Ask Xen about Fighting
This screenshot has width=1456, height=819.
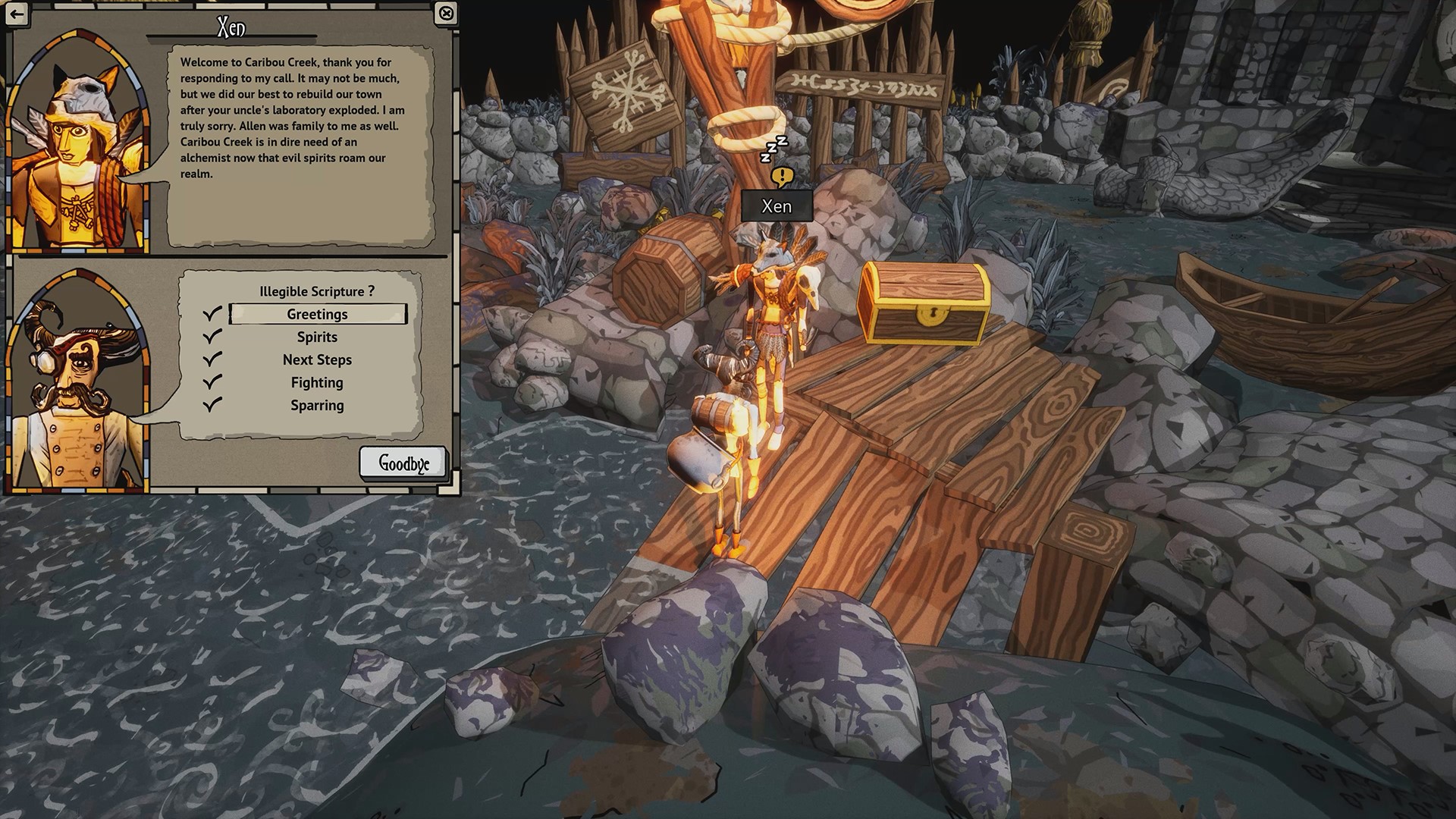(317, 382)
